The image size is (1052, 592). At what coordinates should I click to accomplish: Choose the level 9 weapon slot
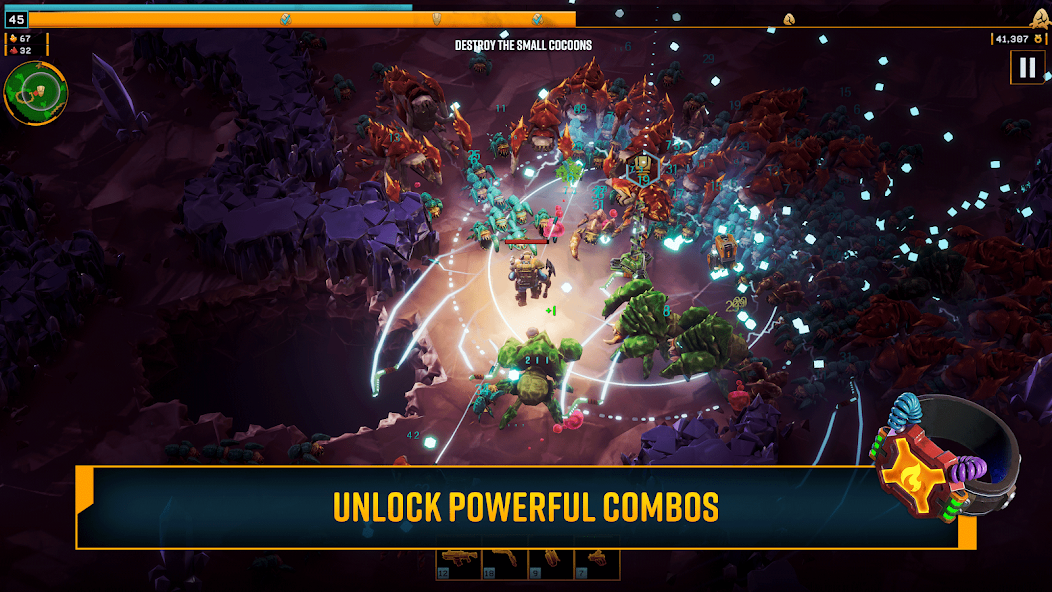click(550, 564)
